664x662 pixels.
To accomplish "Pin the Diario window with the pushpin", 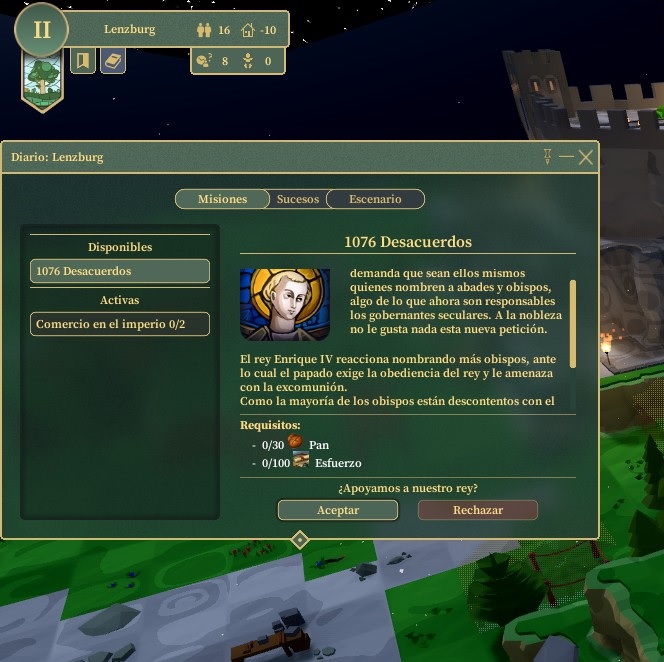I will coord(547,157).
